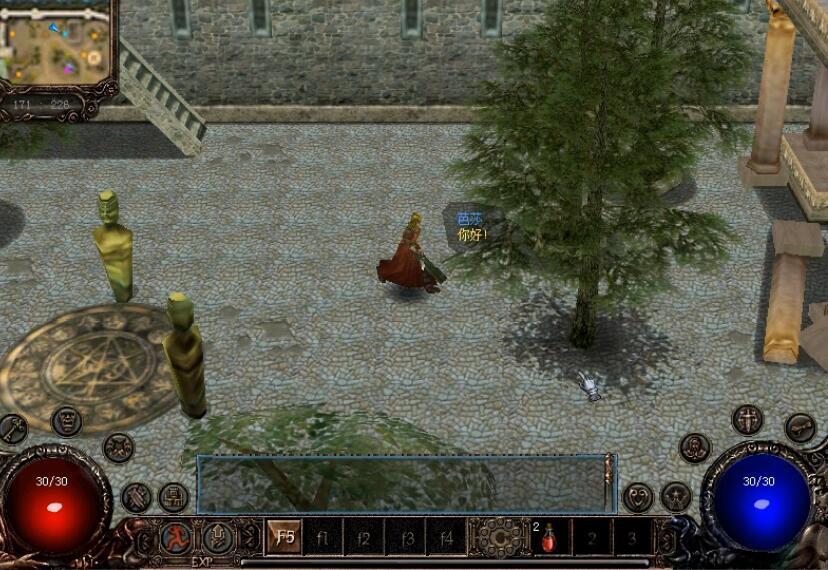Open the face portrait icon button
This screenshot has width=828, height=570.
pyautogui.click(x=66, y=420)
